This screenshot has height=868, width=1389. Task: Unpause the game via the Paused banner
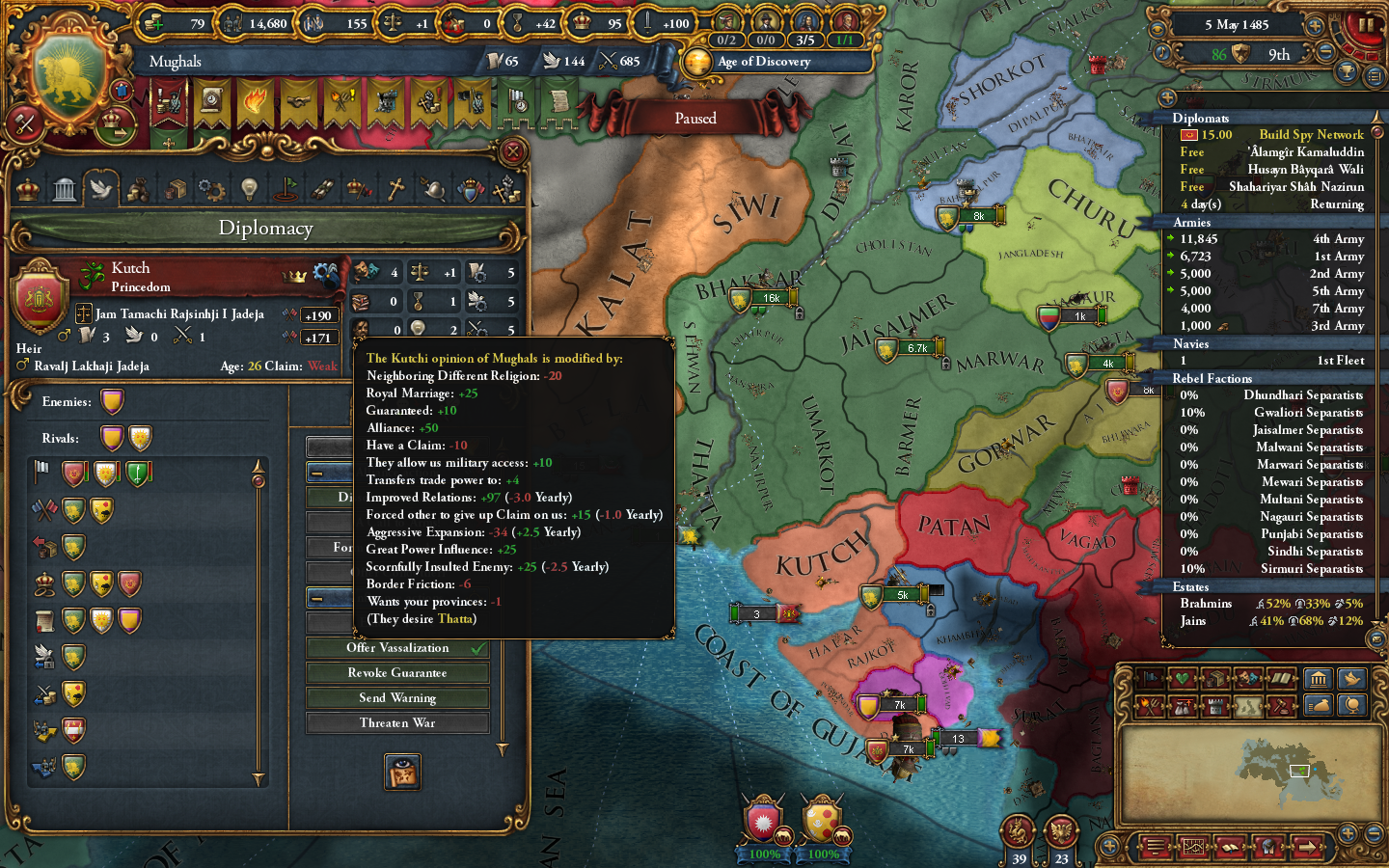pos(694,117)
